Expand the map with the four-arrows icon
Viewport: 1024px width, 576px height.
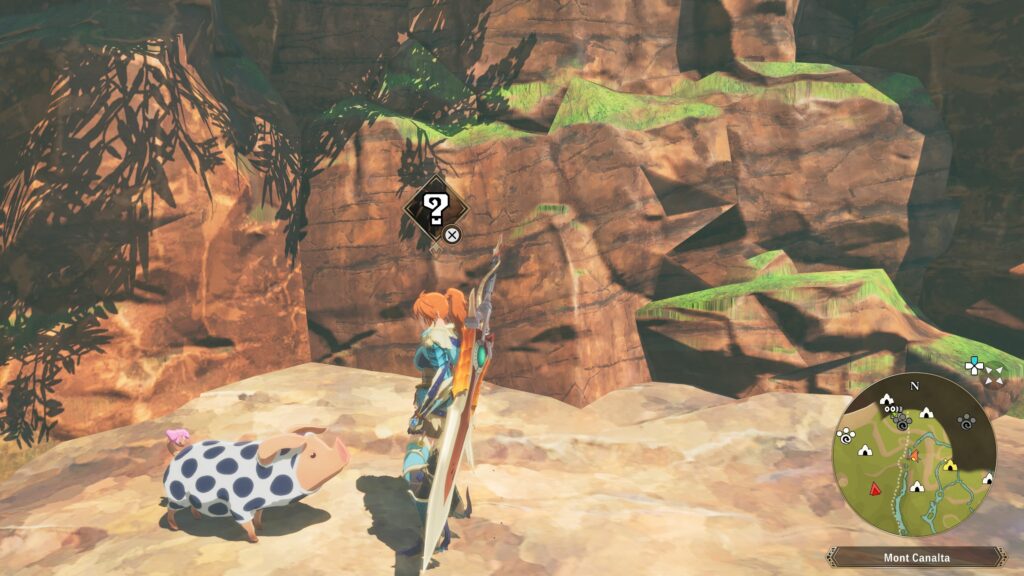click(x=993, y=375)
